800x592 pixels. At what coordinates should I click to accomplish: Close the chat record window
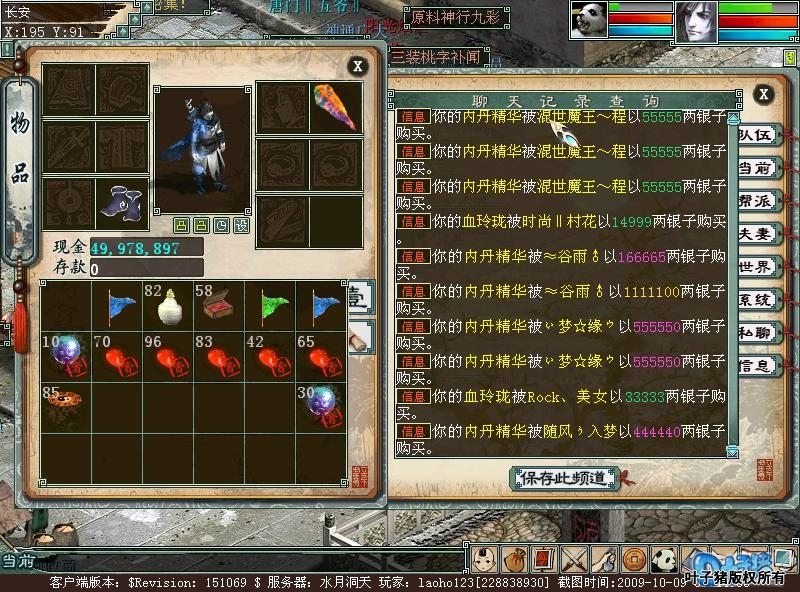763,95
